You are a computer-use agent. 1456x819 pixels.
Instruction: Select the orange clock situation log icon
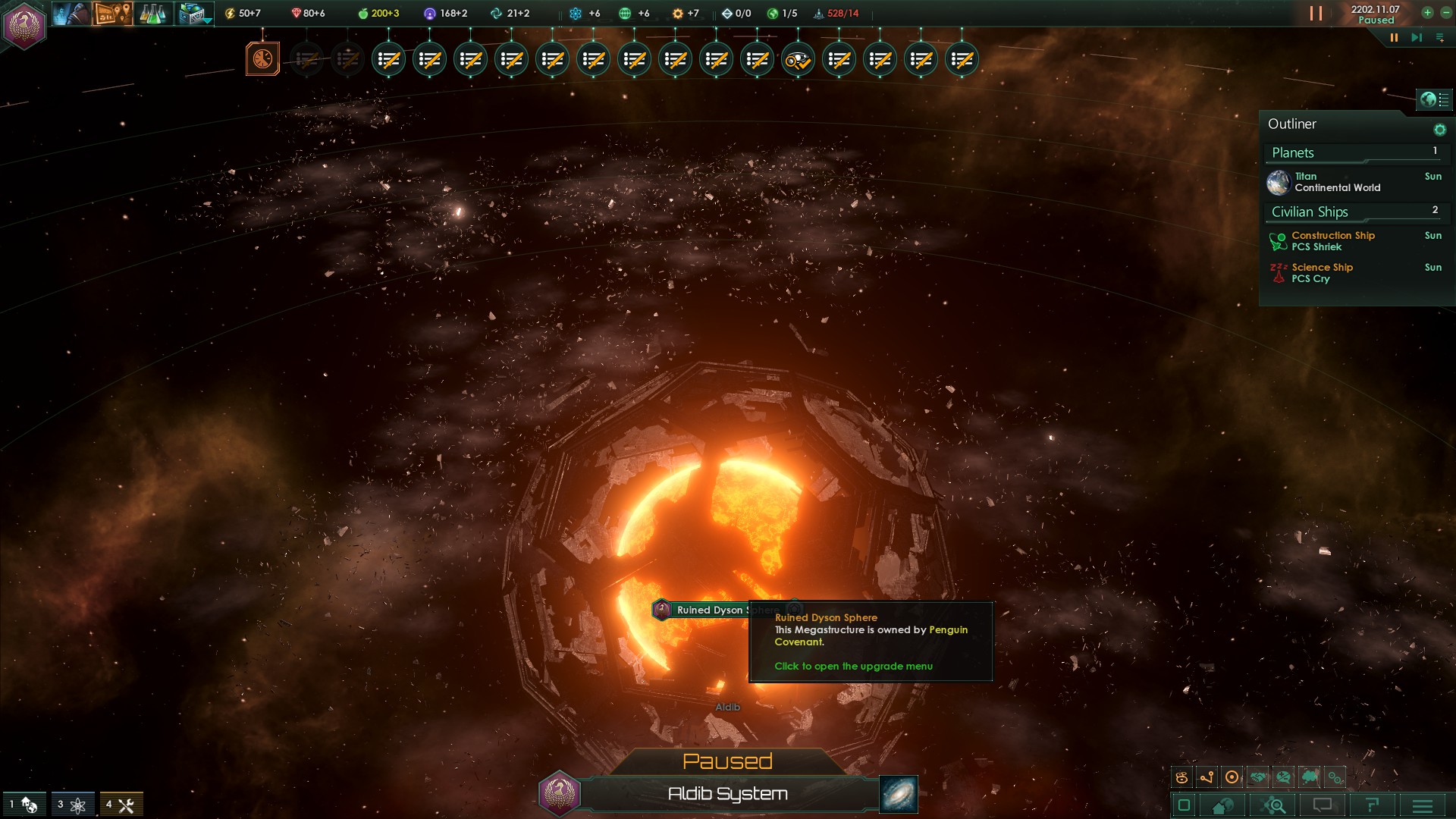click(x=262, y=59)
